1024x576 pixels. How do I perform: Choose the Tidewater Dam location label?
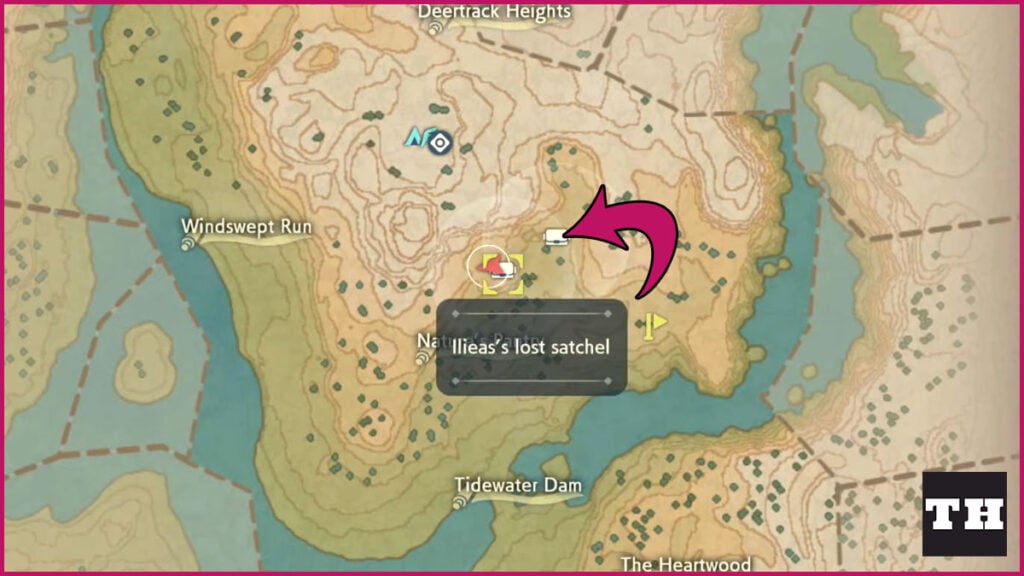(518, 485)
